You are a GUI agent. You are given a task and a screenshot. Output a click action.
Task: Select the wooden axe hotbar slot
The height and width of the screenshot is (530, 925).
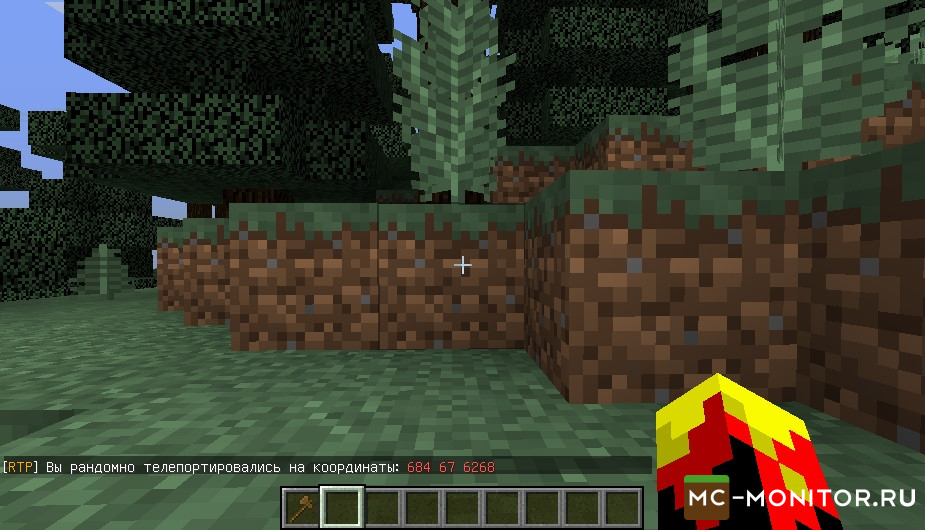pos(300,507)
